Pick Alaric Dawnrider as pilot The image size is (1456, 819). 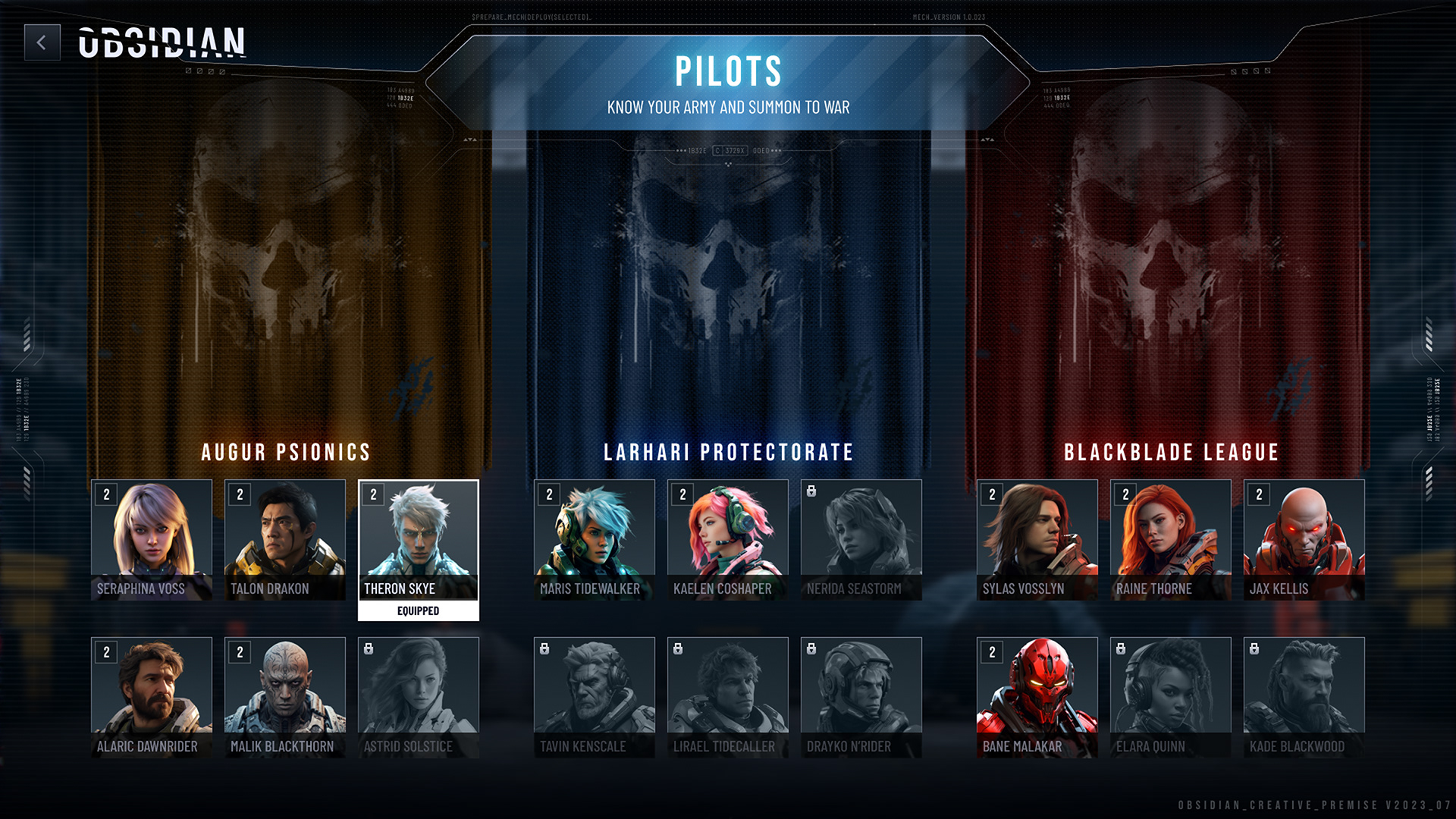pyautogui.click(x=152, y=697)
